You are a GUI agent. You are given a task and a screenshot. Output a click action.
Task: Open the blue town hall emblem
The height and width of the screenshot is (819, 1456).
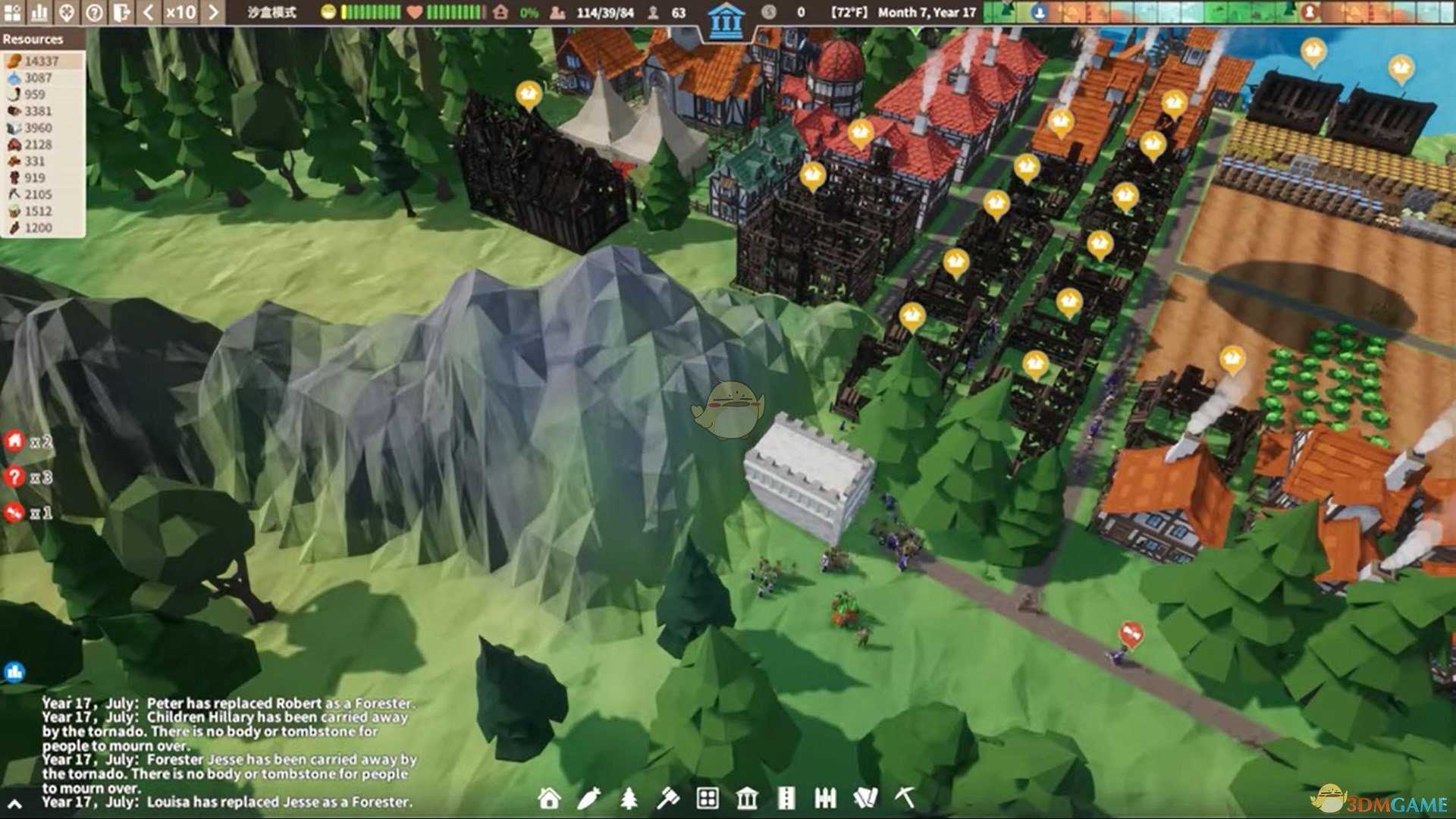click(x=726, y=21)
